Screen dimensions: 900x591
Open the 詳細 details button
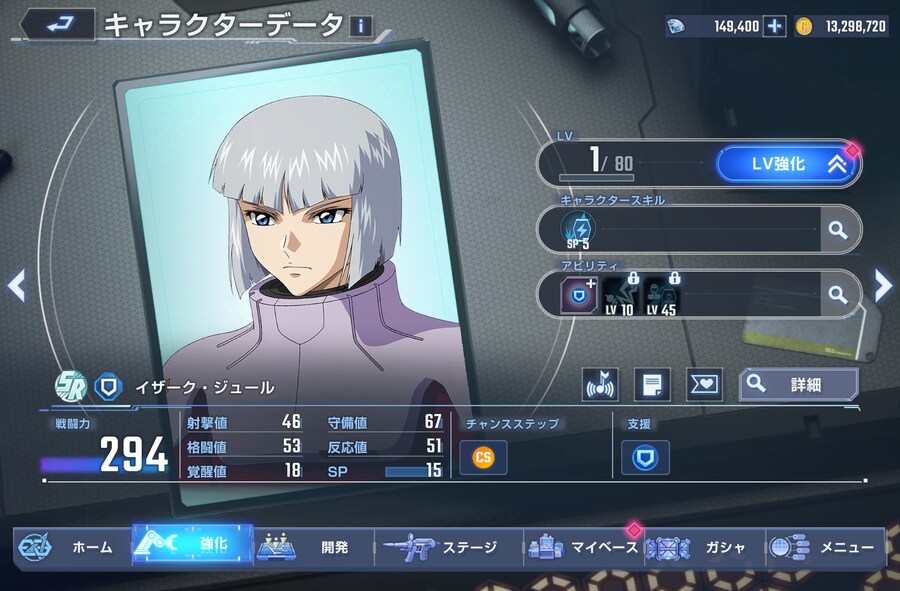coord(798,384)
